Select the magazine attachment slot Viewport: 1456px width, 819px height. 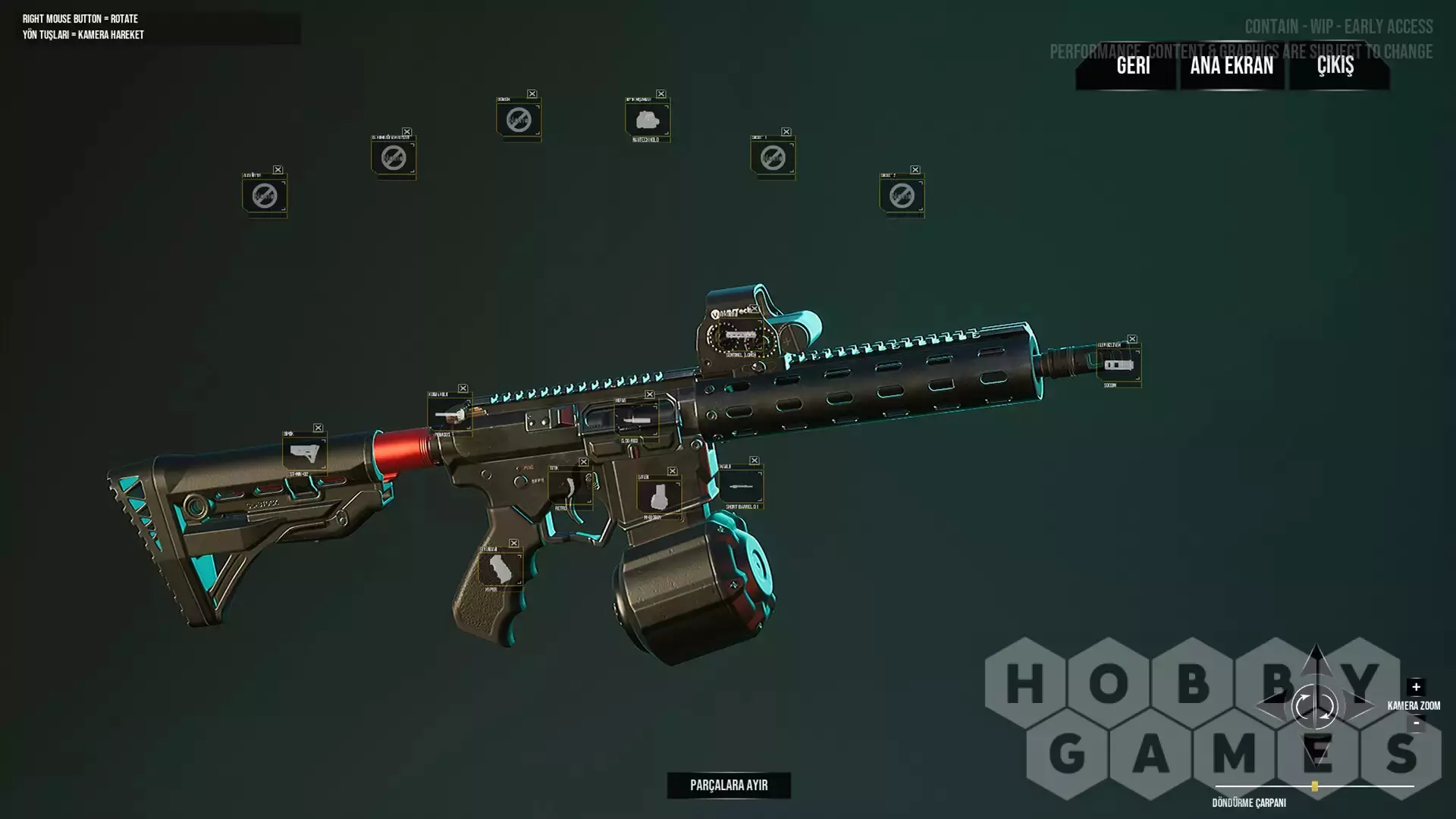(658, 497)
